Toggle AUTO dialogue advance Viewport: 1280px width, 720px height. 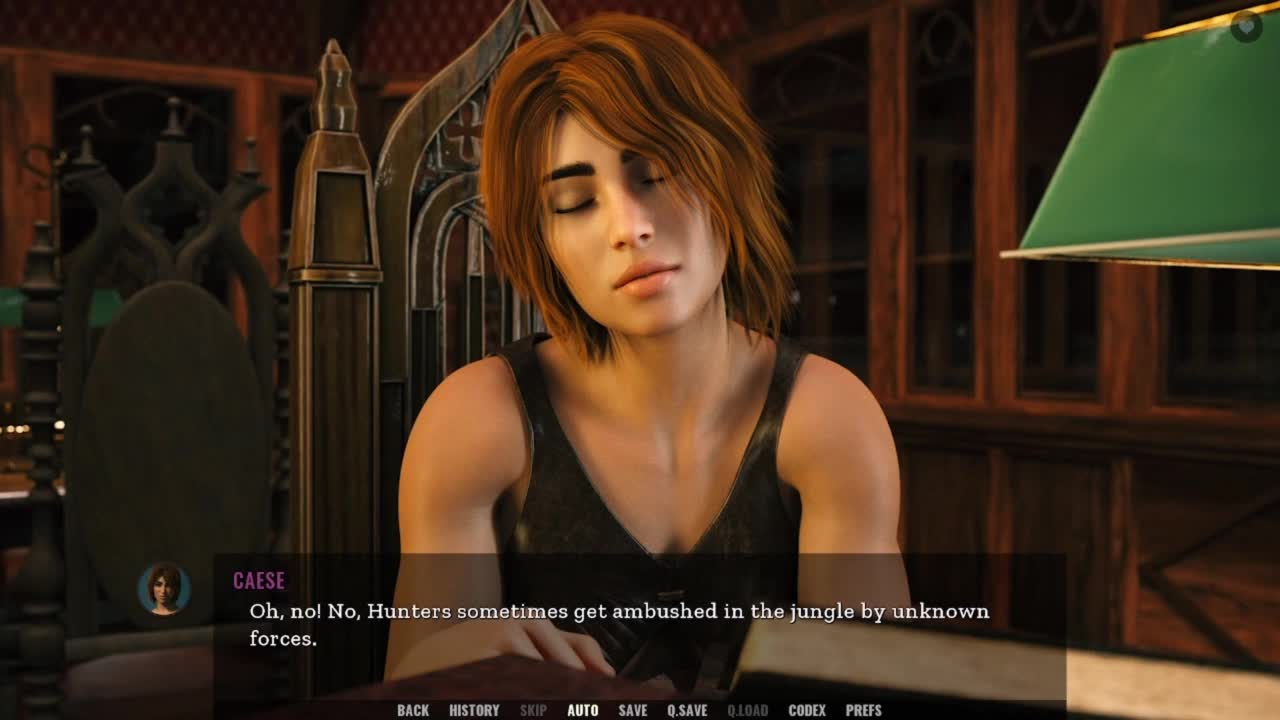click(582, 710)
